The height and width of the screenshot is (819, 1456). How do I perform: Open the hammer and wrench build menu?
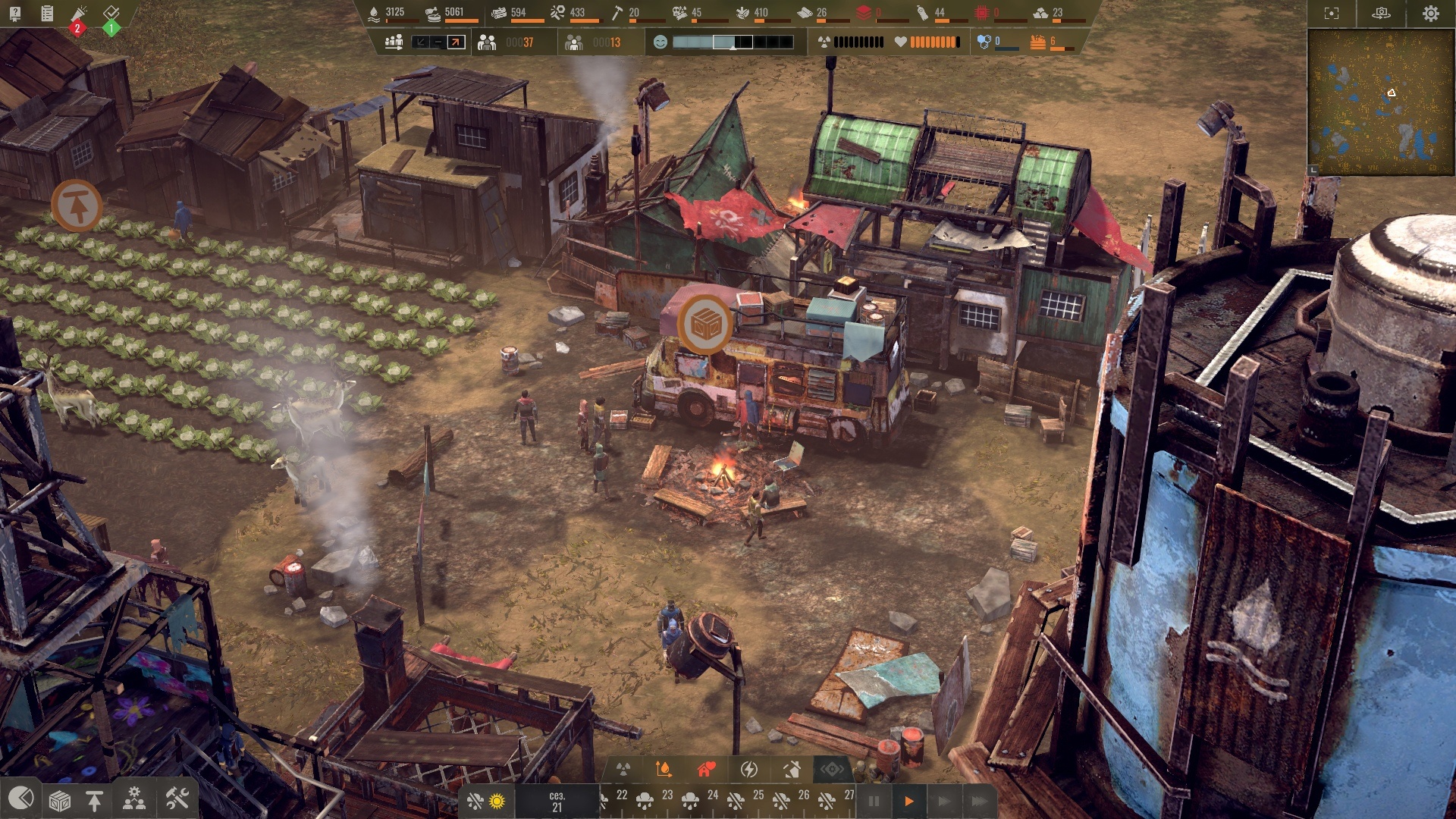click(x=177, y=799)
